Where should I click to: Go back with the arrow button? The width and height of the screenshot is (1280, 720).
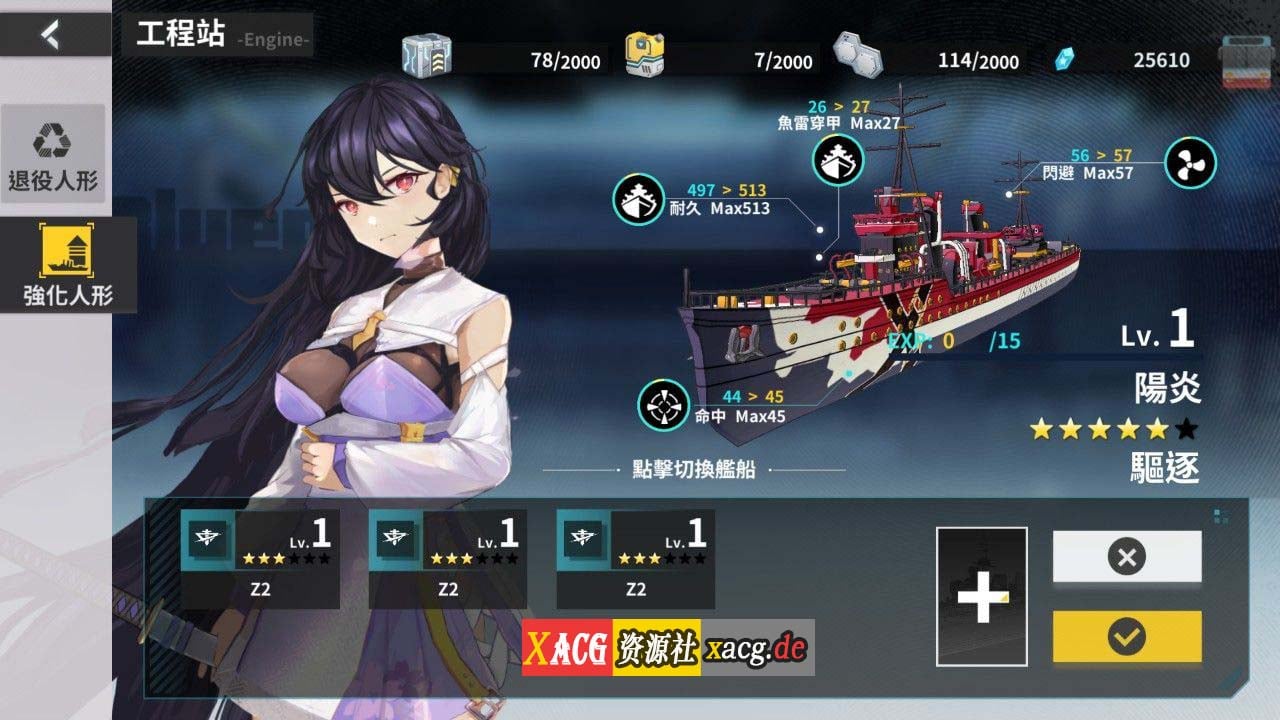coord(50,35)
